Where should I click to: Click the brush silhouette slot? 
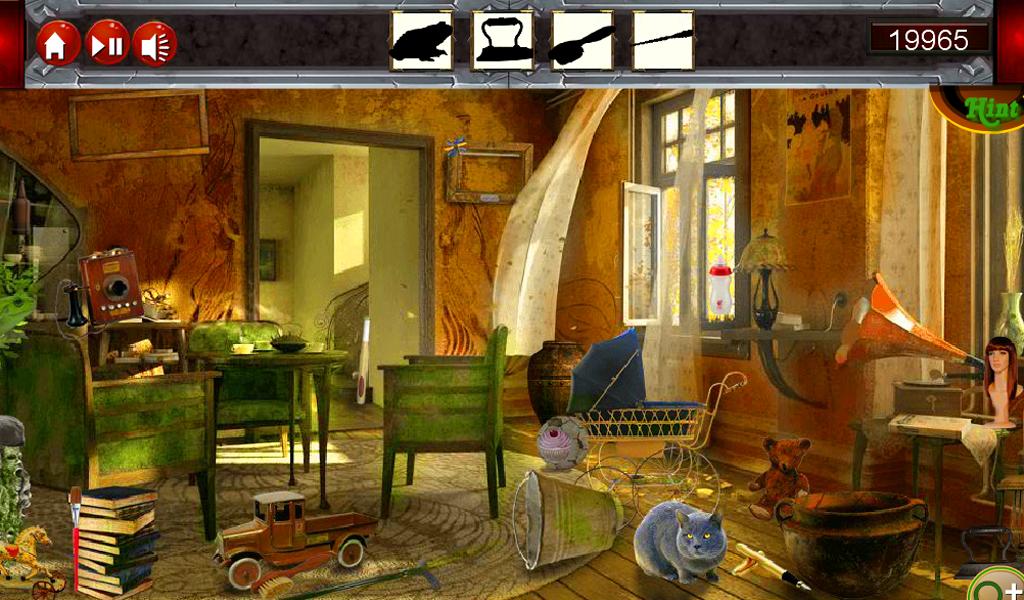(582, 41)
